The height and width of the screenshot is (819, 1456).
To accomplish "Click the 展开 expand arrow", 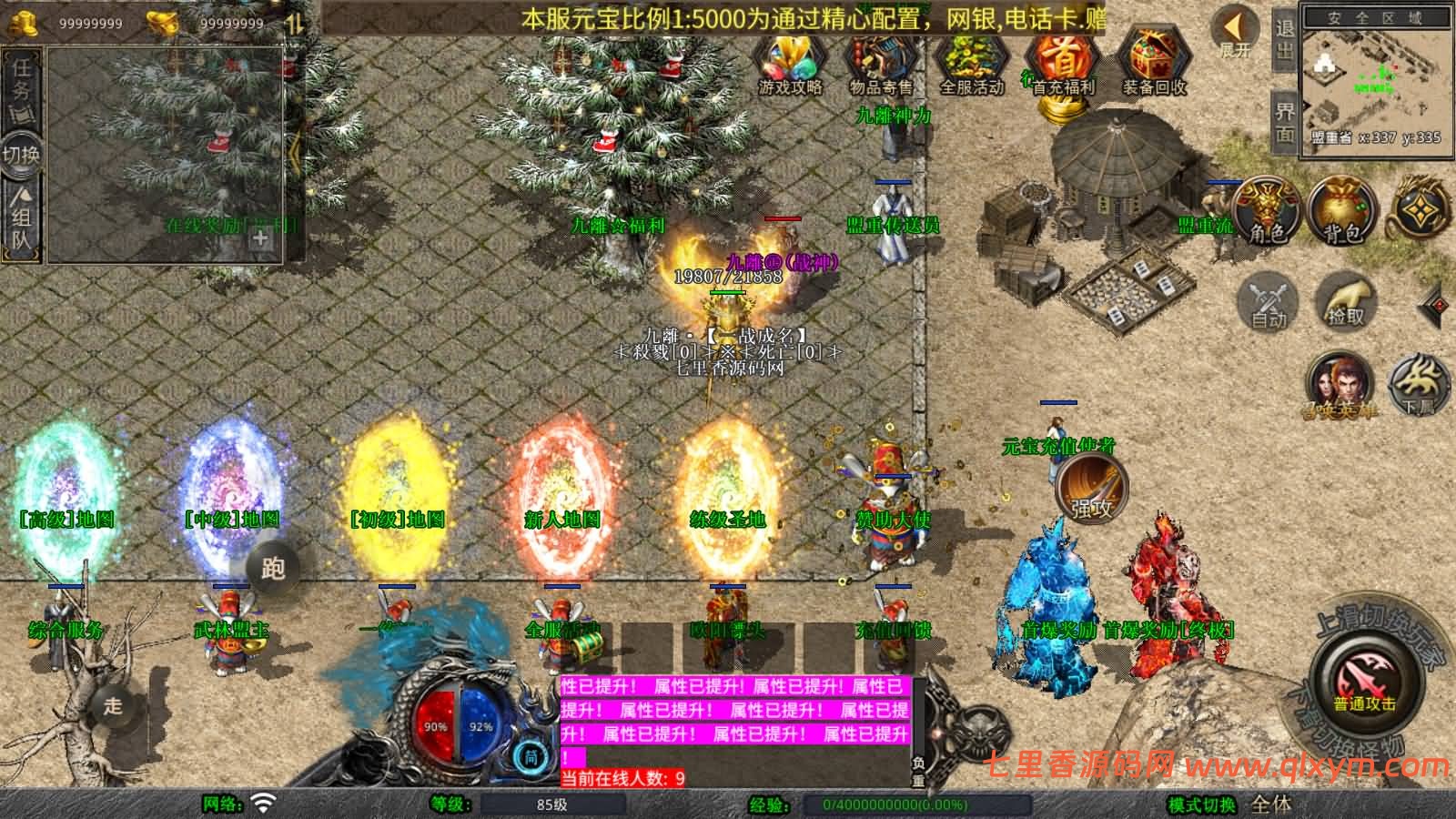I will click(x=1236, y=33).
